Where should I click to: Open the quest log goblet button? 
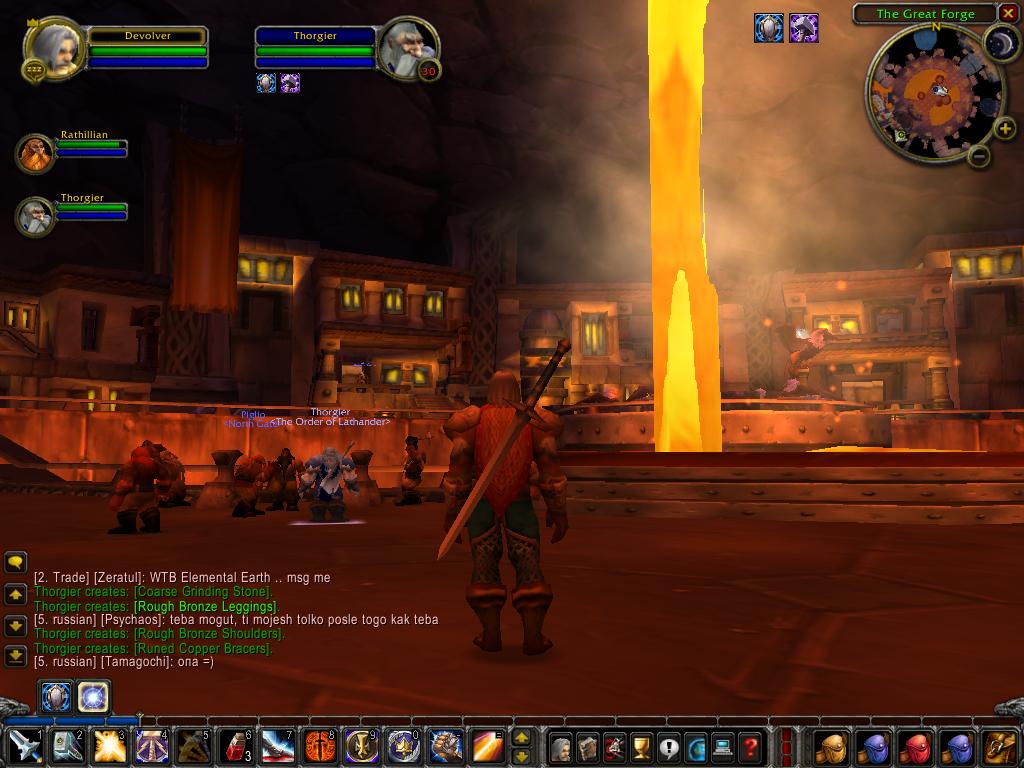pos(642,747)
